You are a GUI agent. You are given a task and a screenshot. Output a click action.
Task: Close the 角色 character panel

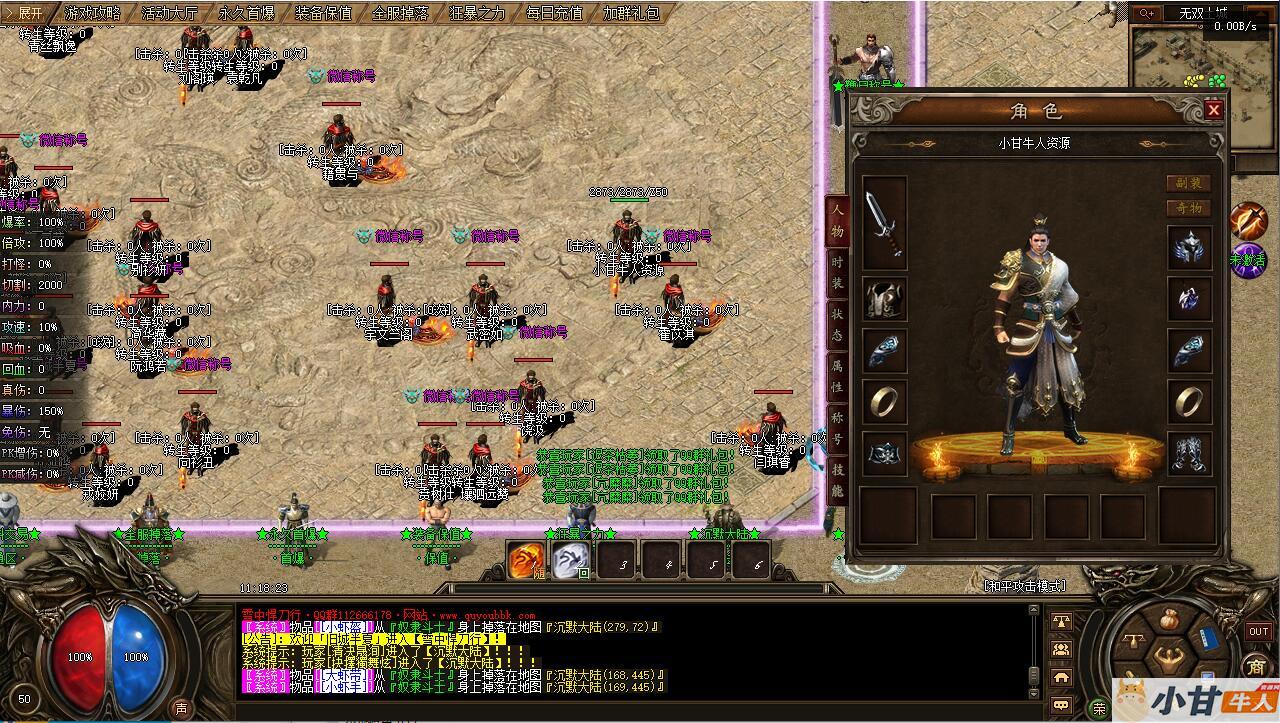1214,109
